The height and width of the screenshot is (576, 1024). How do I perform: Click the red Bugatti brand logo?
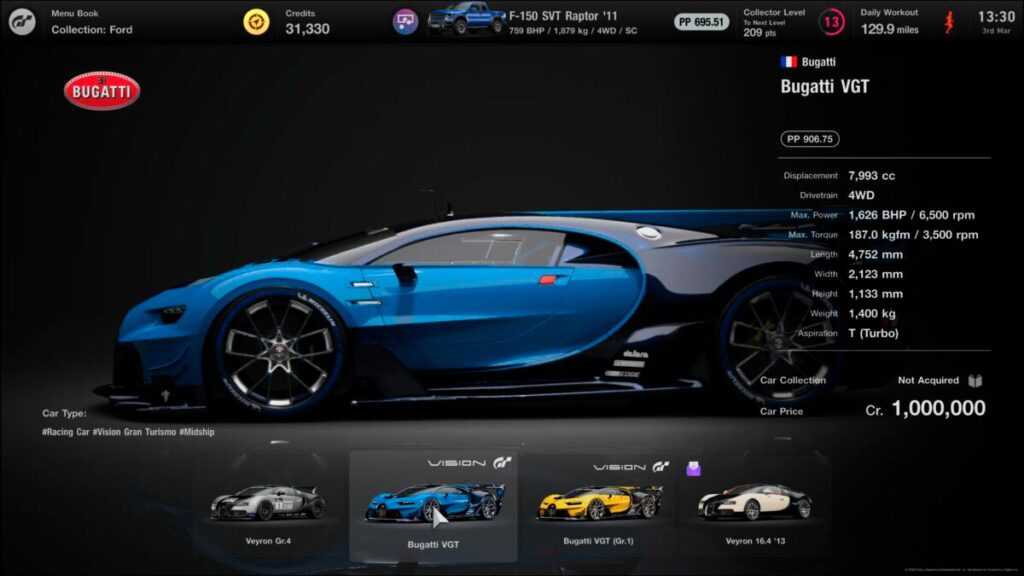102,91
